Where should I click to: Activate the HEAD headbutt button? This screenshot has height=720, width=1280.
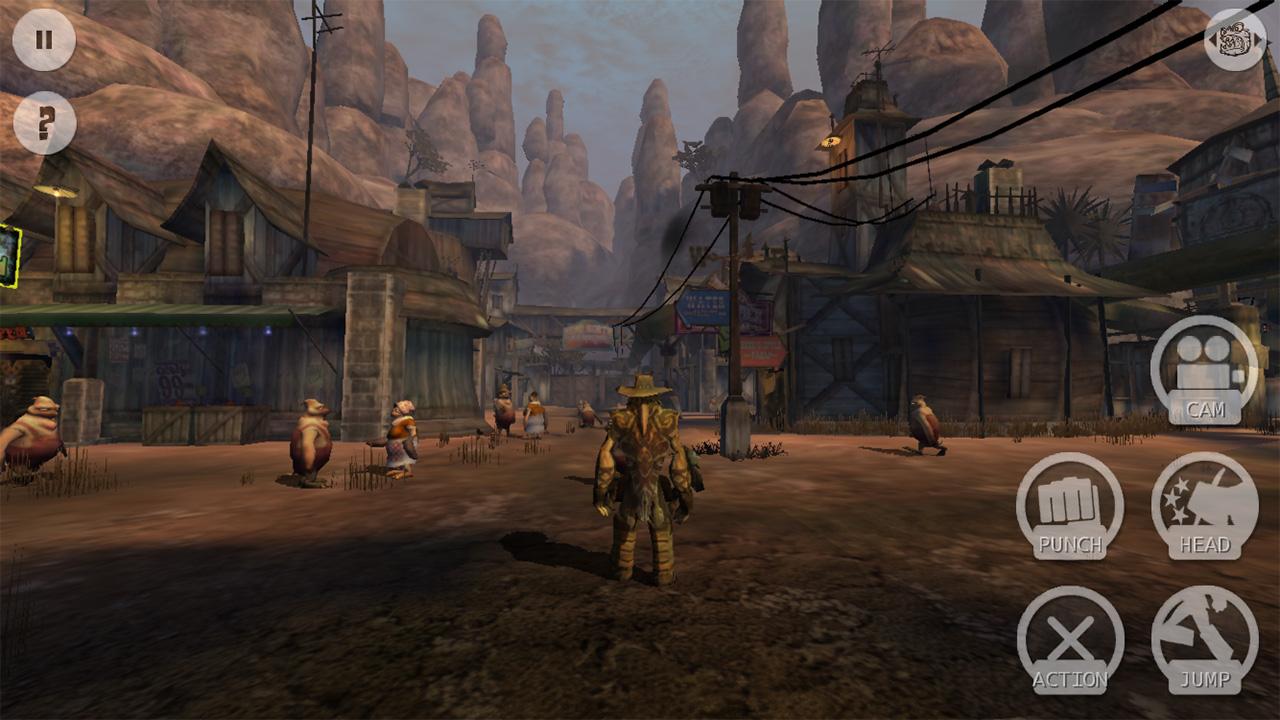point(1204,505)
